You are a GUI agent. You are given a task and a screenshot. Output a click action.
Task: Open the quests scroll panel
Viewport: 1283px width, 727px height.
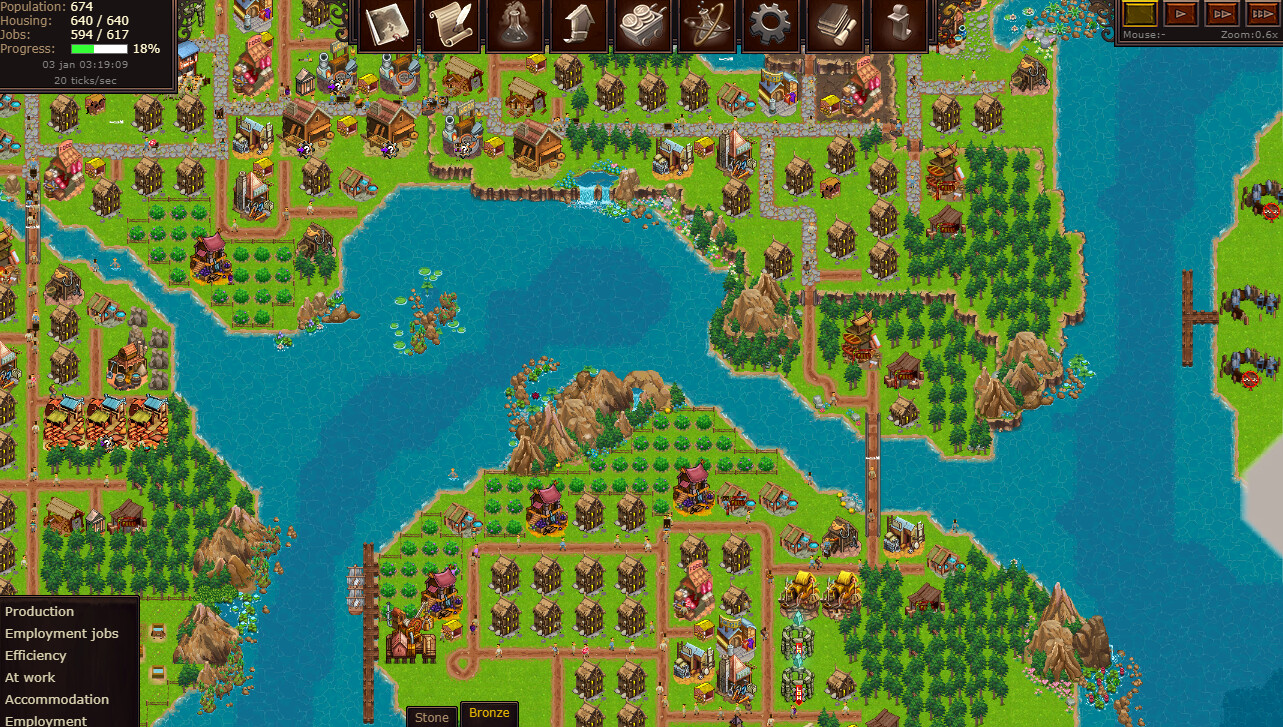450,25
